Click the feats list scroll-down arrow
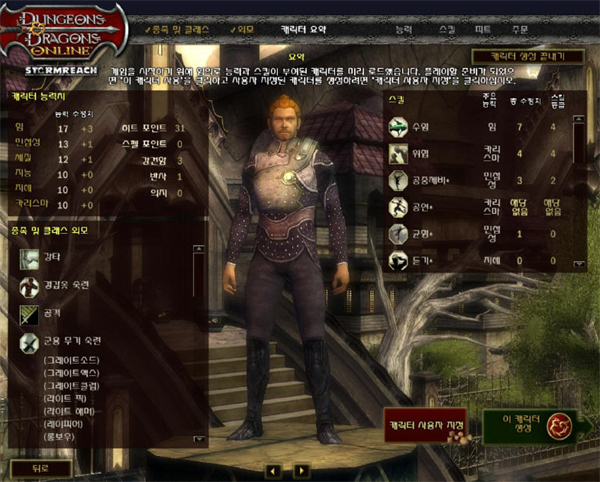Viewport: 600px width, 482px height. pos(198,439)
